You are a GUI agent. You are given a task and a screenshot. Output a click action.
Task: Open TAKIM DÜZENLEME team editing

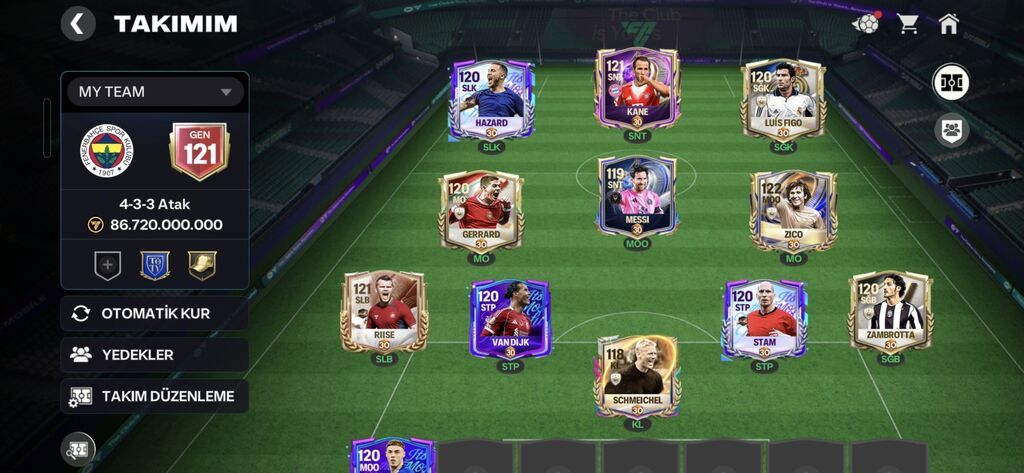(x=154, y=396)
